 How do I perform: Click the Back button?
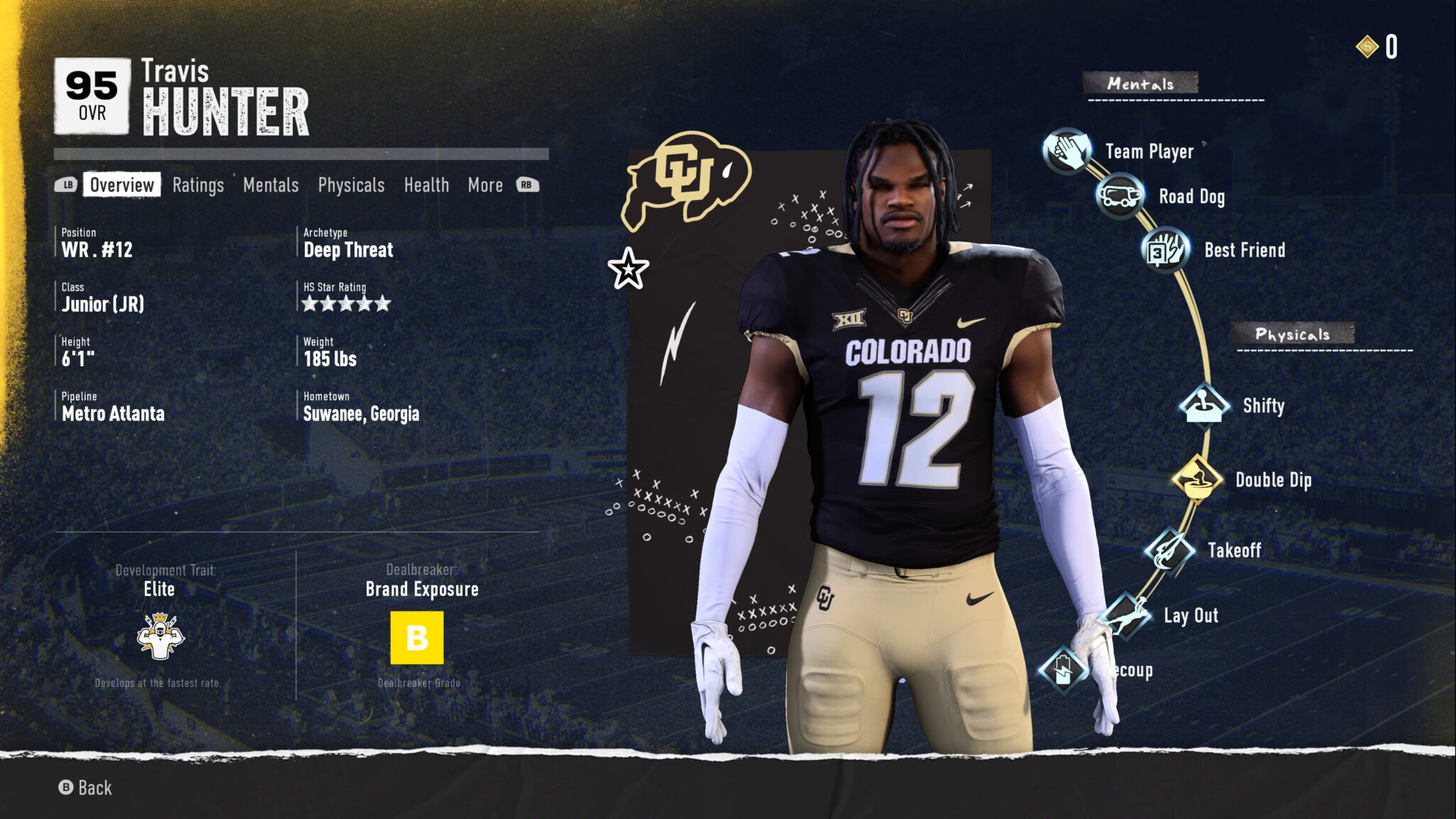click(x=85, y=787)
